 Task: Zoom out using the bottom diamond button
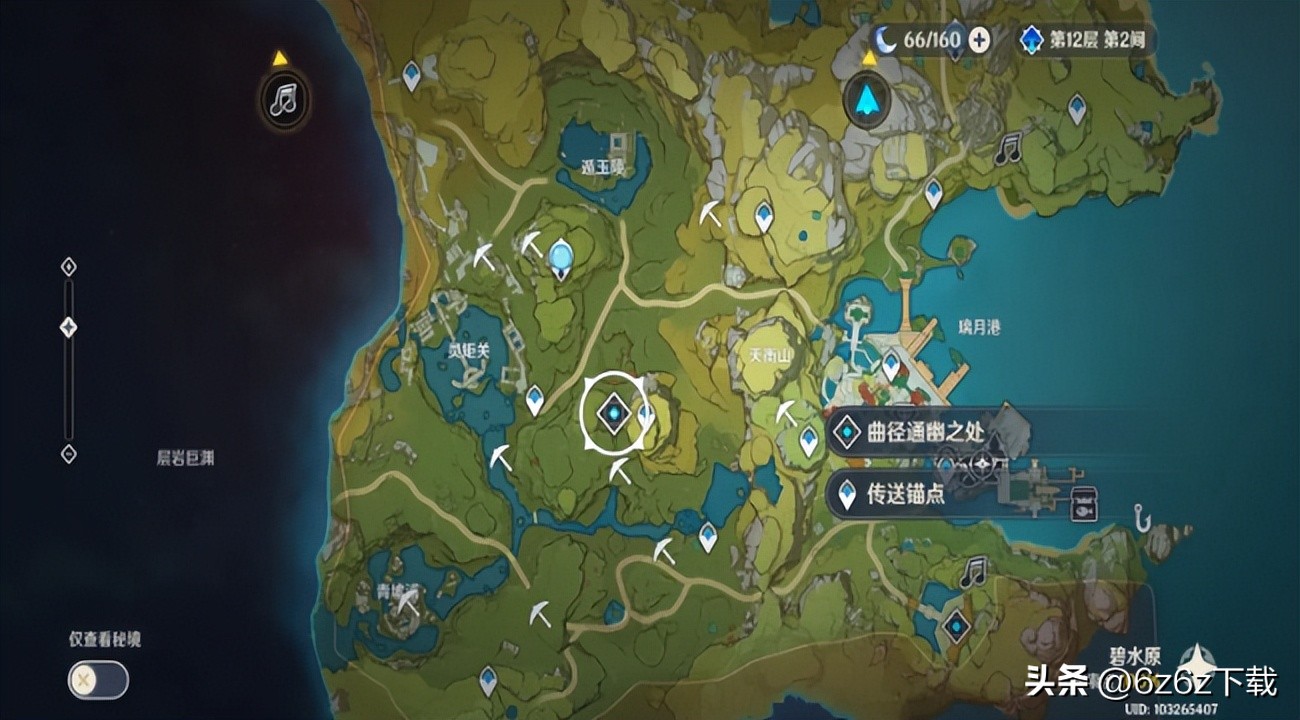[69, 453]
